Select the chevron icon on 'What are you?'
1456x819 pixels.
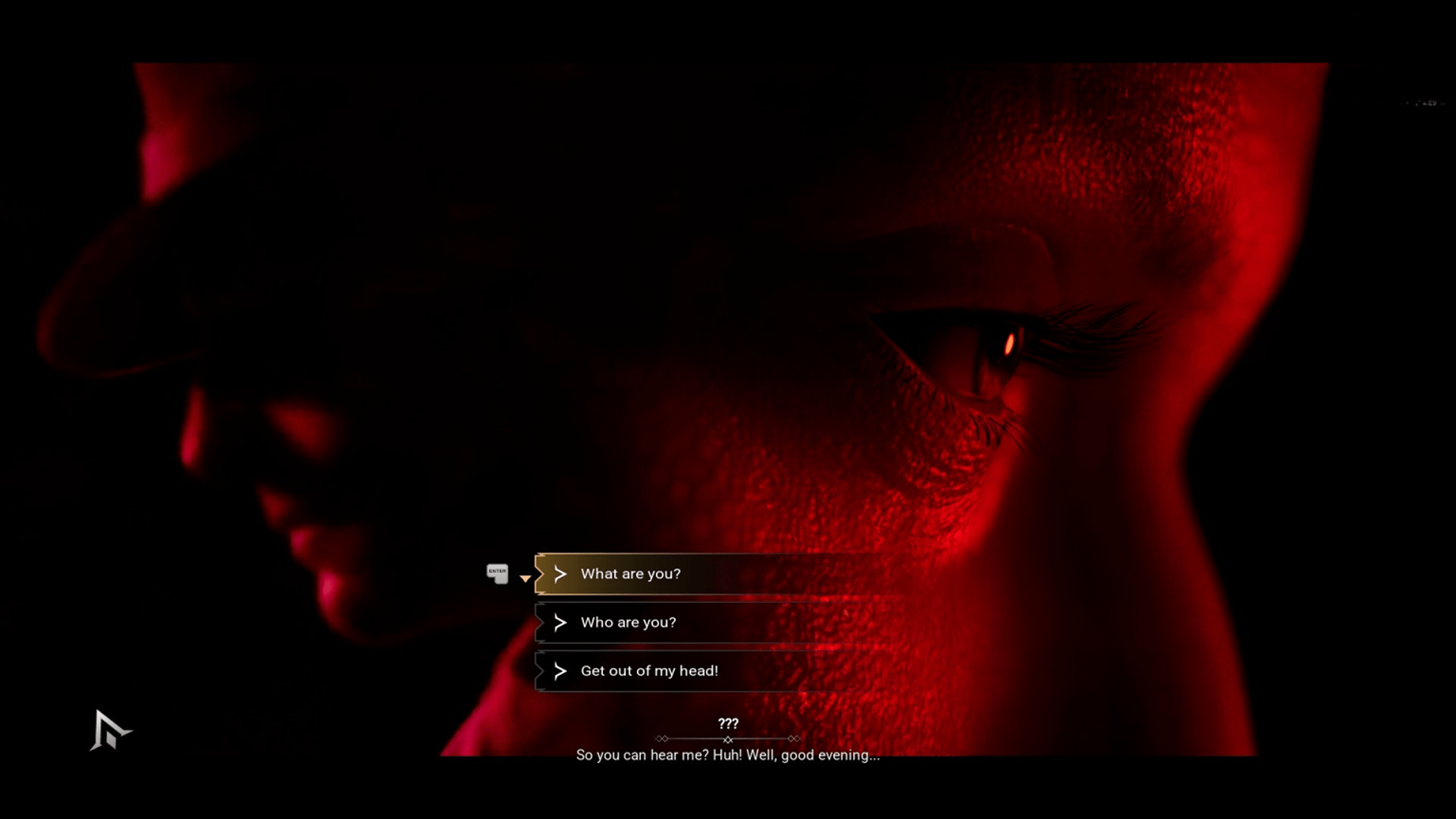[560, 574]
